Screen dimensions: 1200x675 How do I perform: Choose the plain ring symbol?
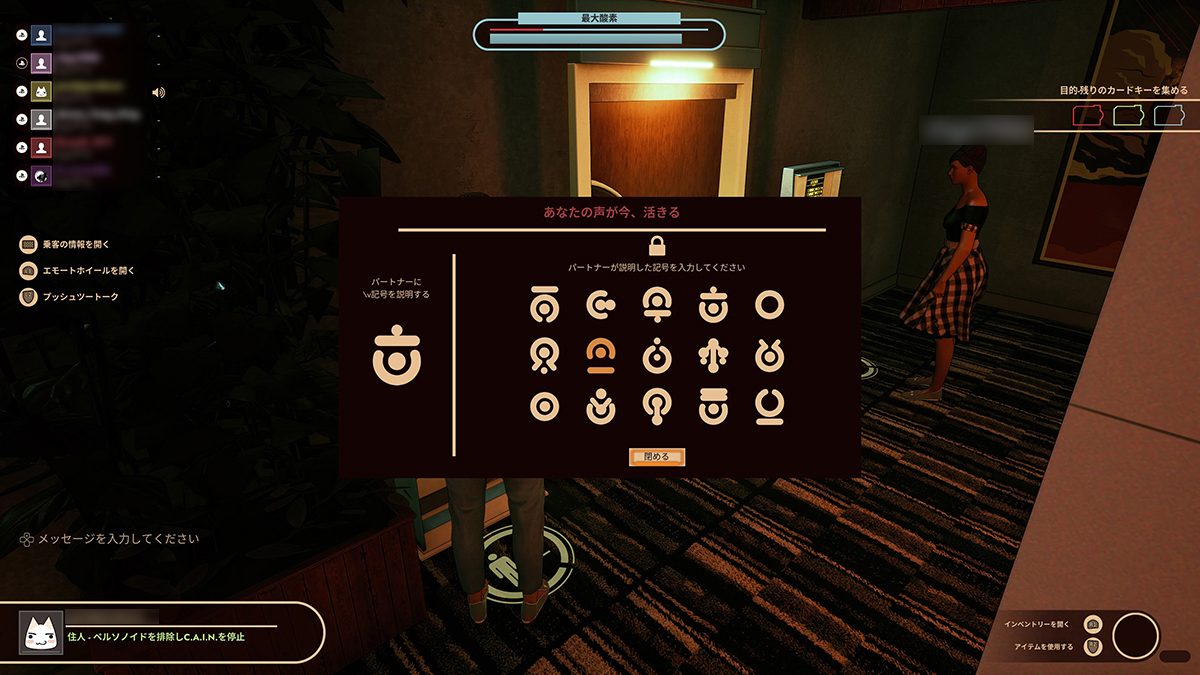(x=769, y=305)
